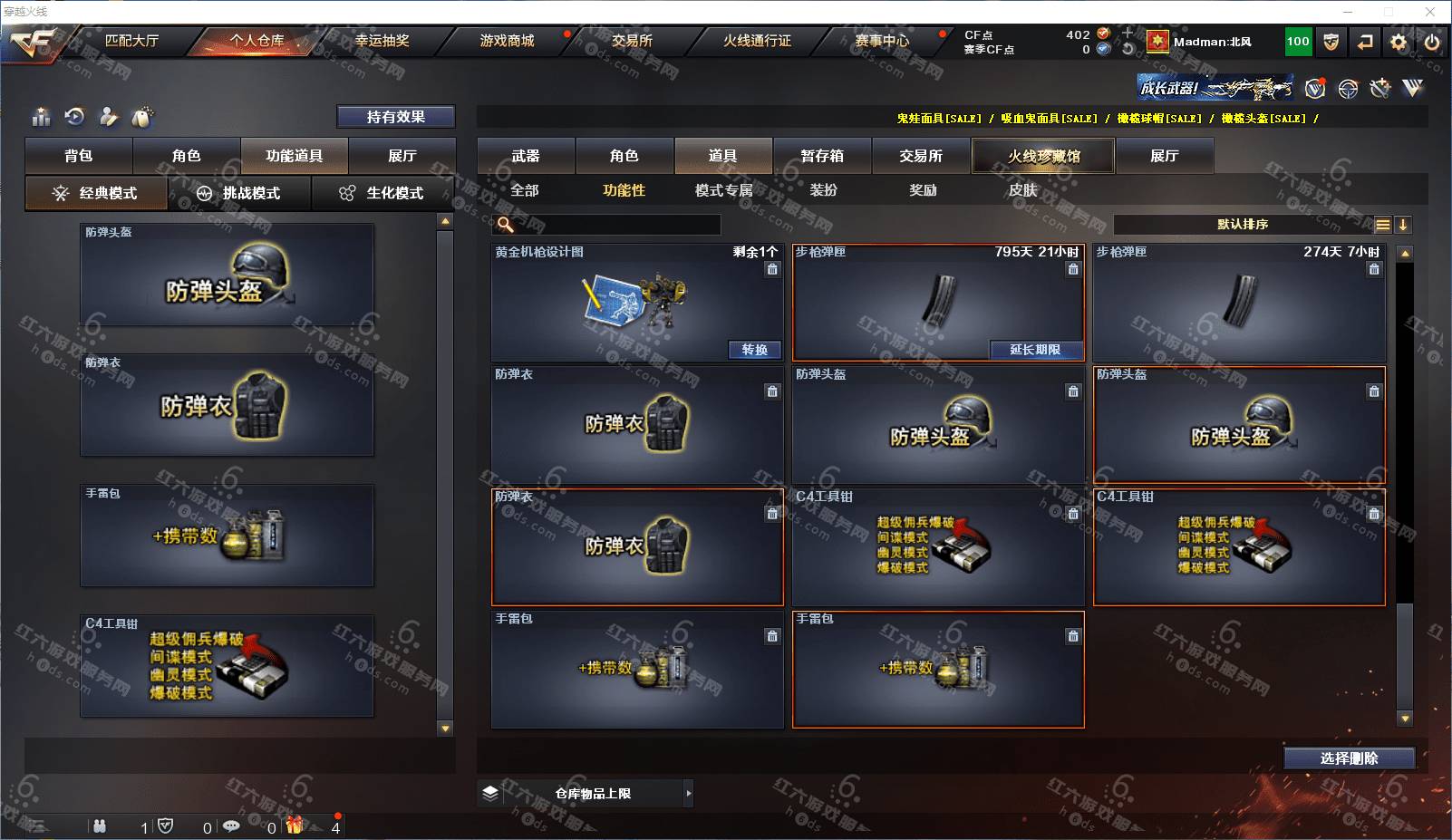
Task: Open the 赛事中心 tournament center
Action: (x=882, y=41)
